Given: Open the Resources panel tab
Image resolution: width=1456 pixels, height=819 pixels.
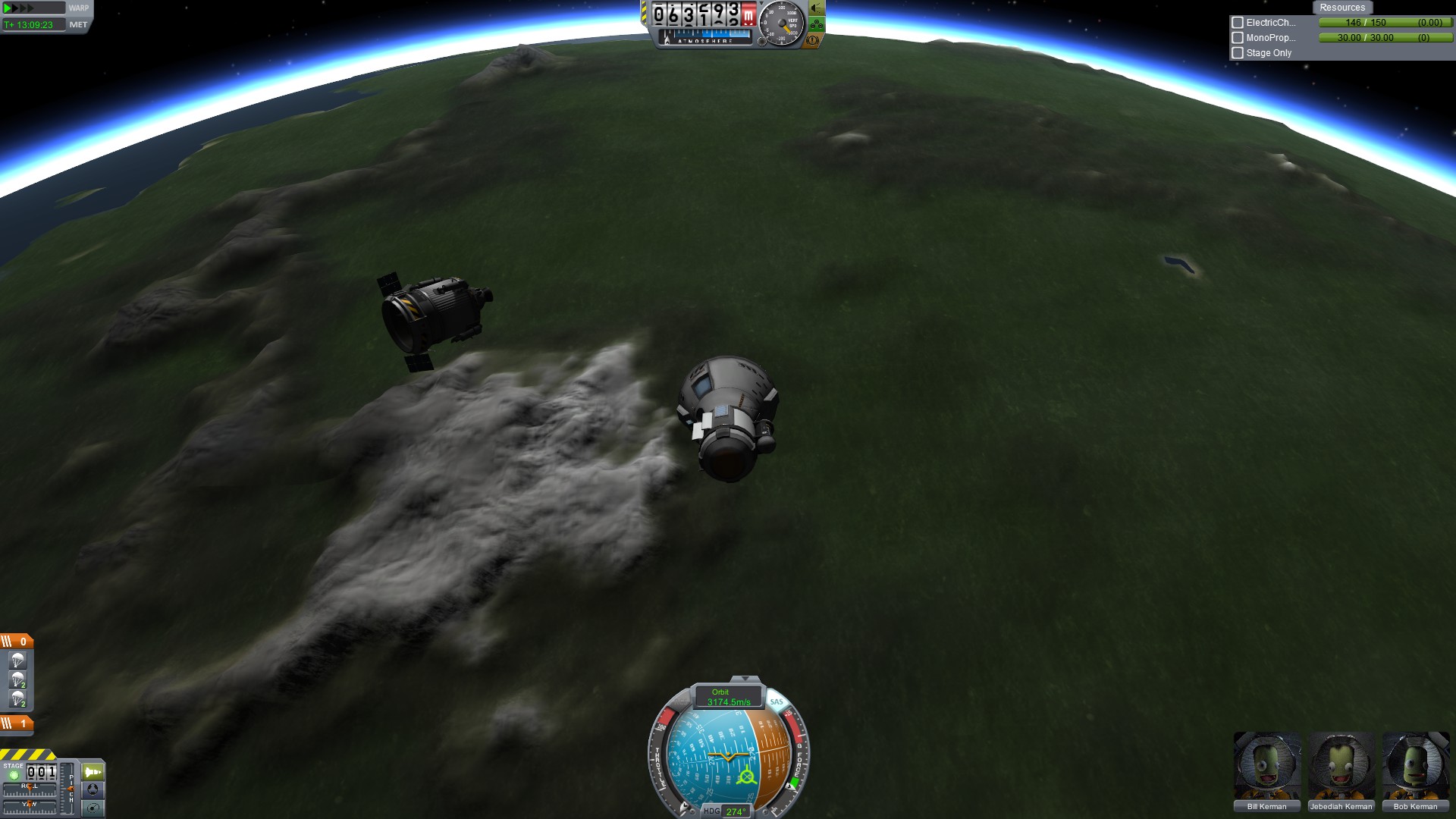Looking at the screenshot, I should [x=1341, y=8].
